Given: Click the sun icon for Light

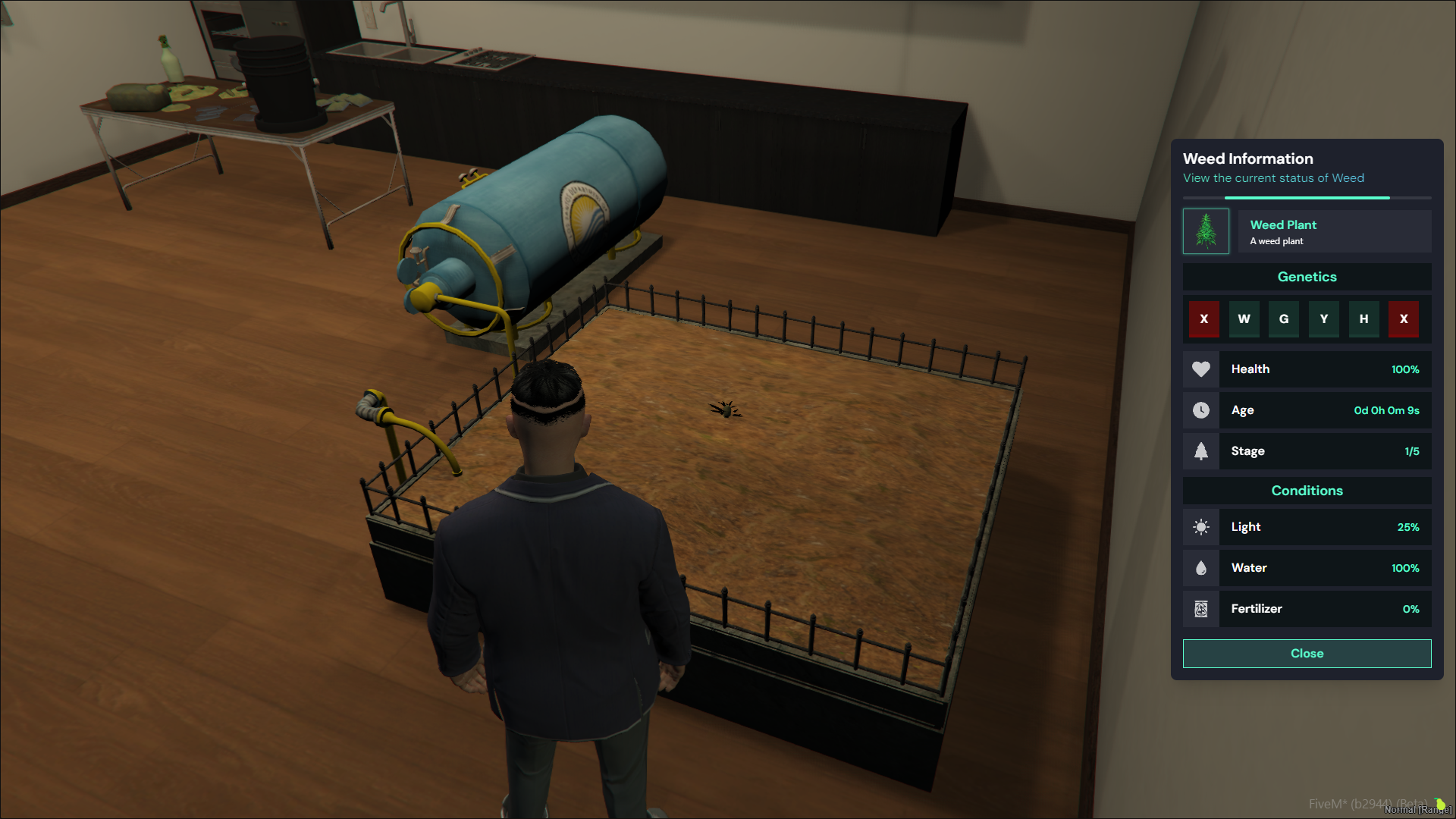Looking at the screenshot, I should [1200, 527].
